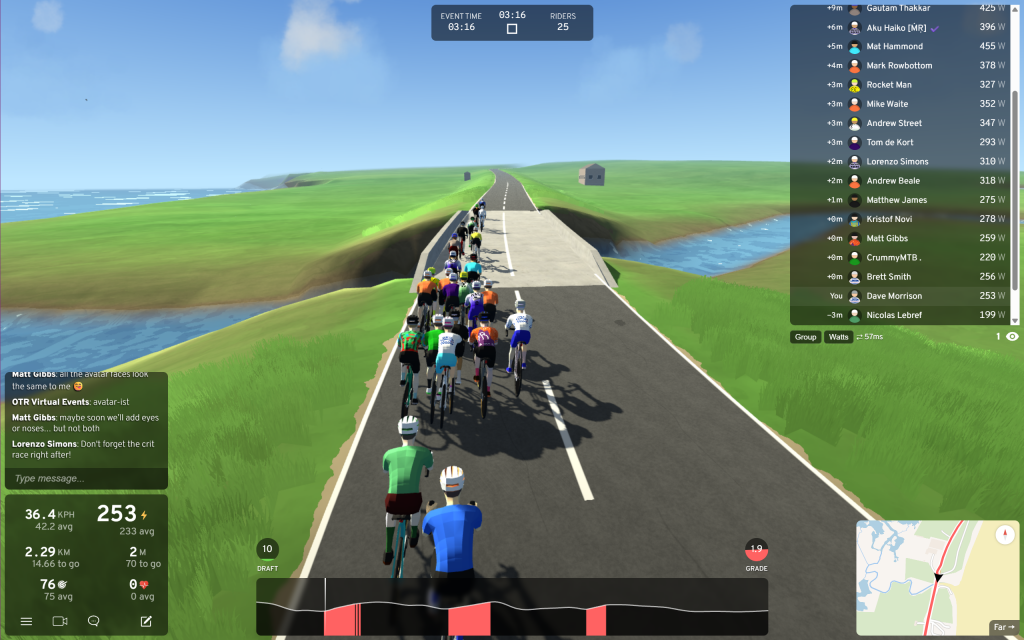Open the camera view options
The height and width of the screenshot is (640, 1024).
59,621
